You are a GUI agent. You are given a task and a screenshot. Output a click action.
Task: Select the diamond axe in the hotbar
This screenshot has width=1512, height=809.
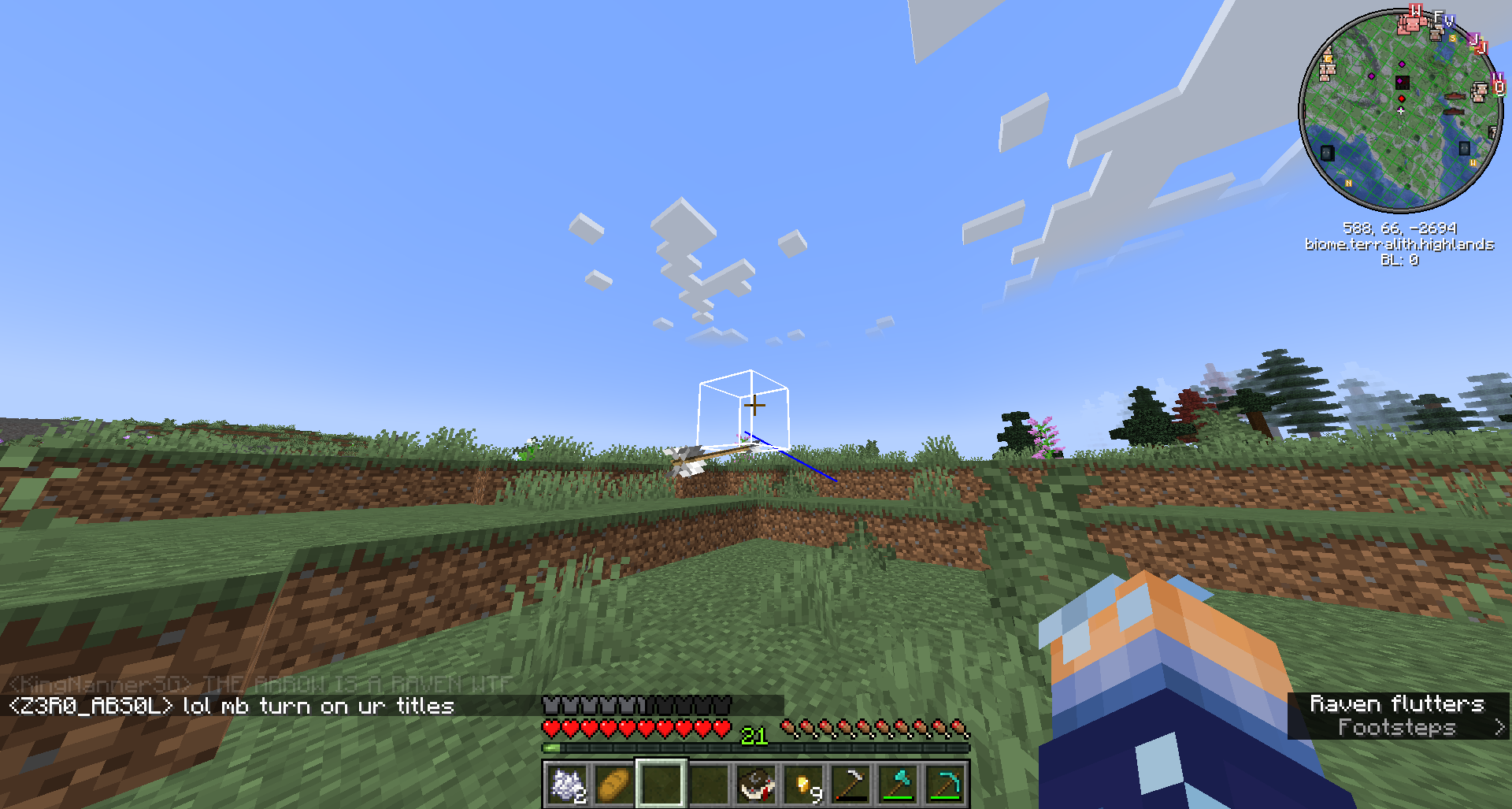pyautogui.click(x=900, y=783)
